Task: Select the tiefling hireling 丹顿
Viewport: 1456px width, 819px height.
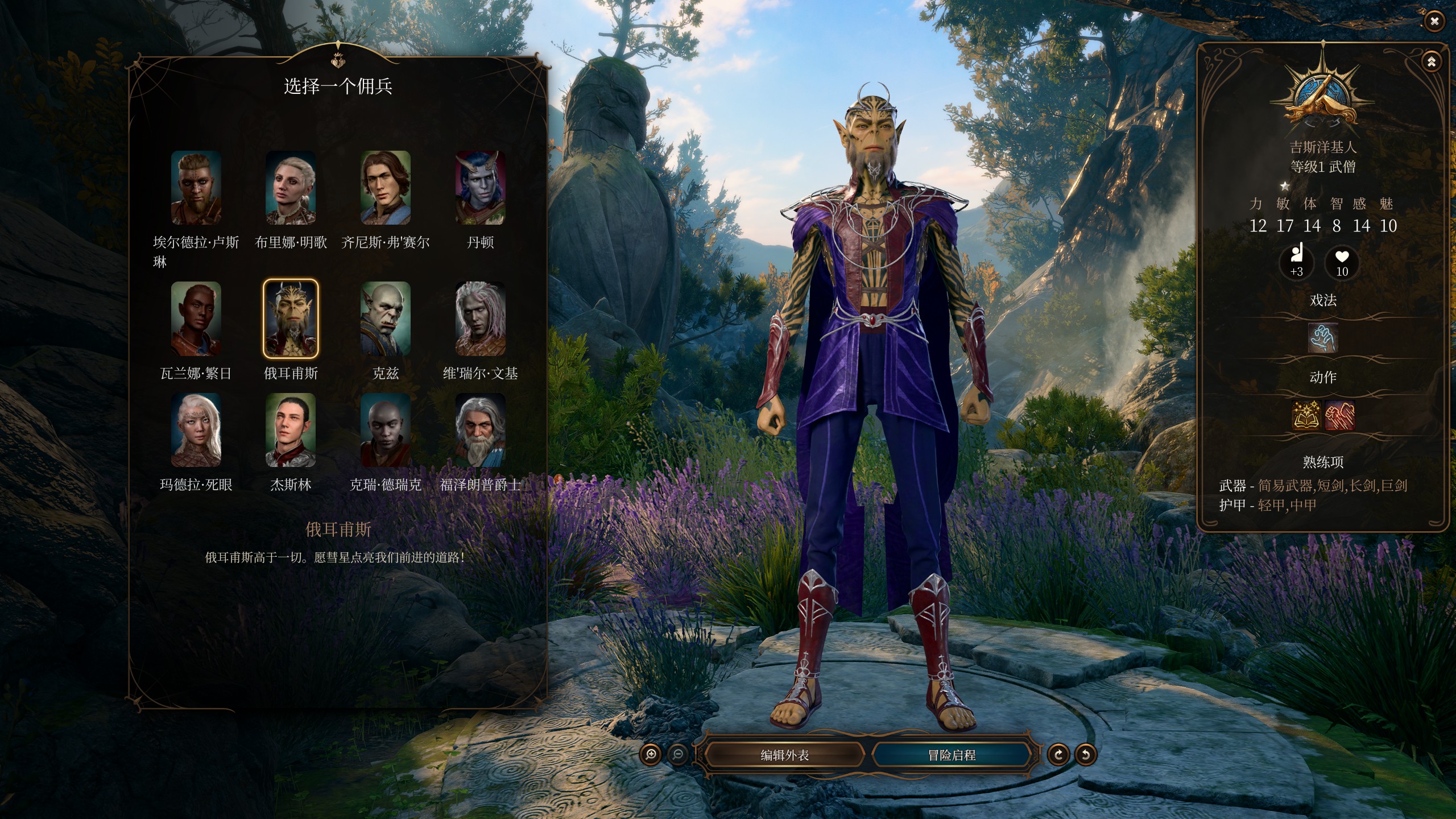Action: 480,188
